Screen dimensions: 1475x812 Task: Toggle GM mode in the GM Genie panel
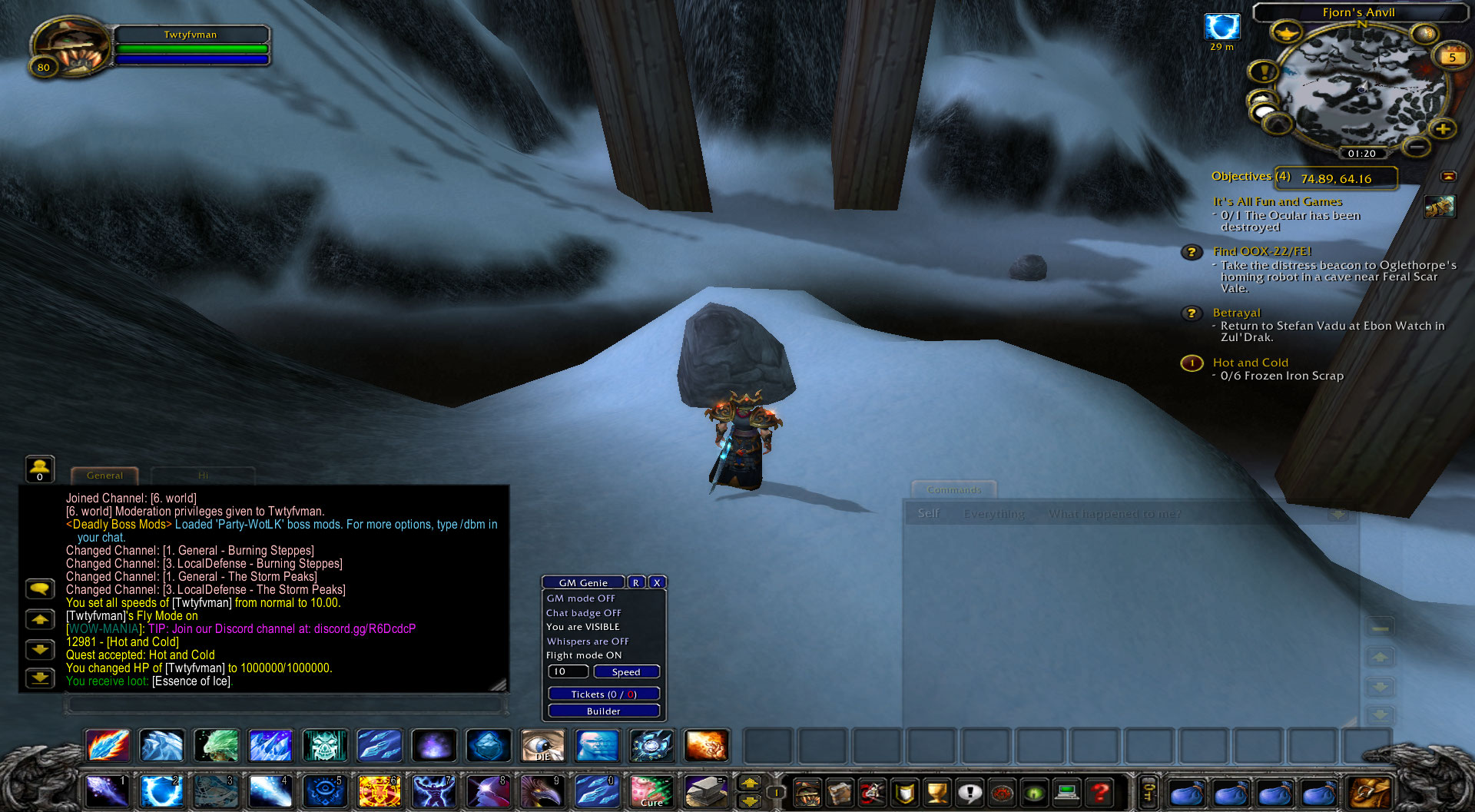[582, 598]
